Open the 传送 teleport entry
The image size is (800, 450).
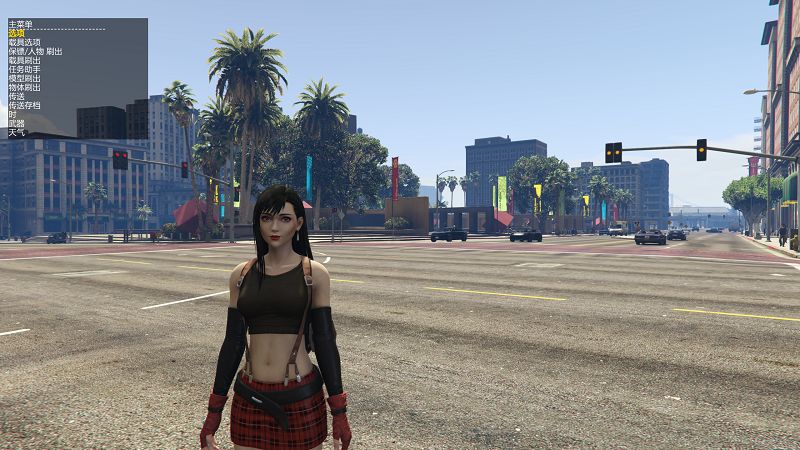click(x=16, y=96)
